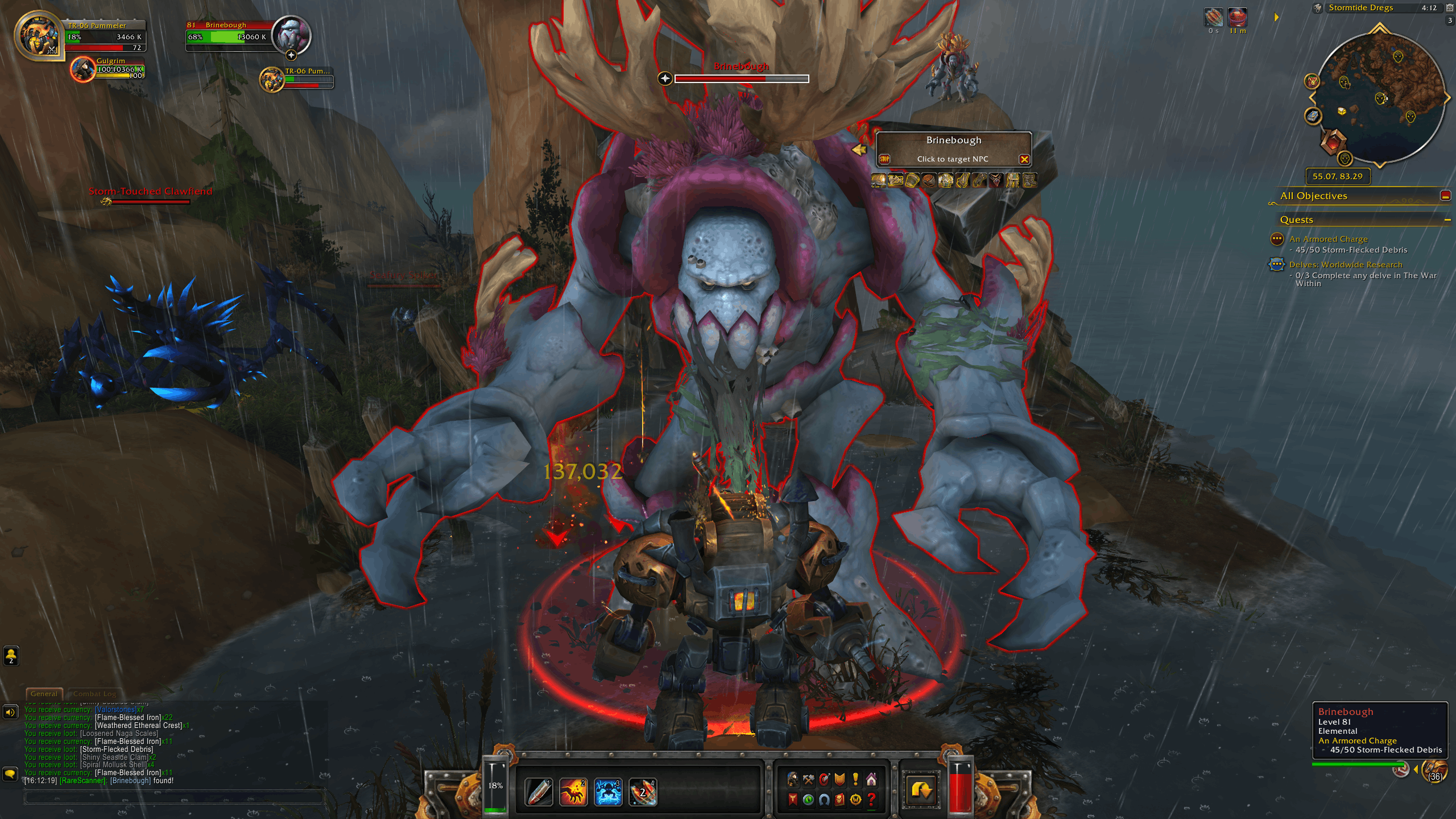Use the fiery claw ability in slot 2
This screenshot has height=819, width=1456.
573,792
